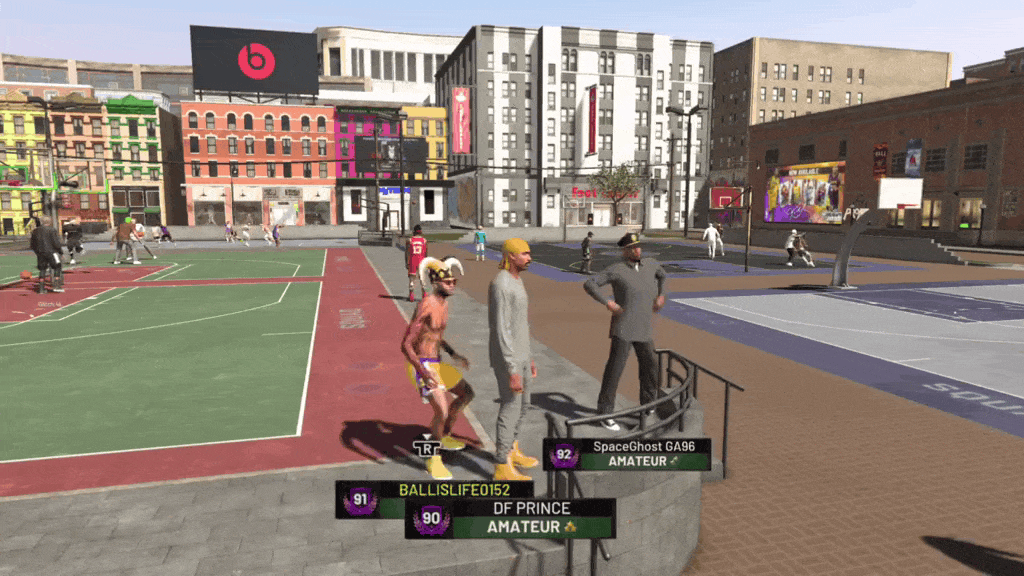Click the 90 overall rating badge

click(x=431, y=519)
